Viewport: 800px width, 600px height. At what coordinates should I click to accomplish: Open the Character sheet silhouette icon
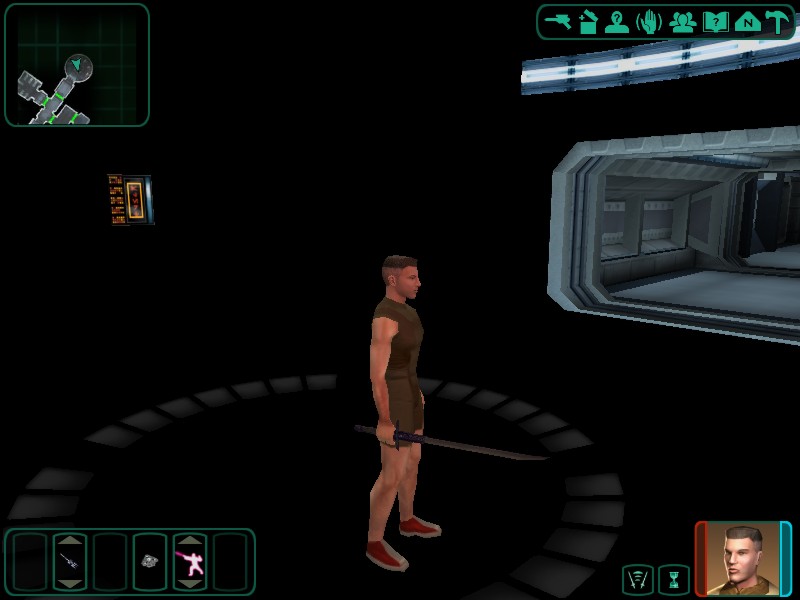coord(617,22)
